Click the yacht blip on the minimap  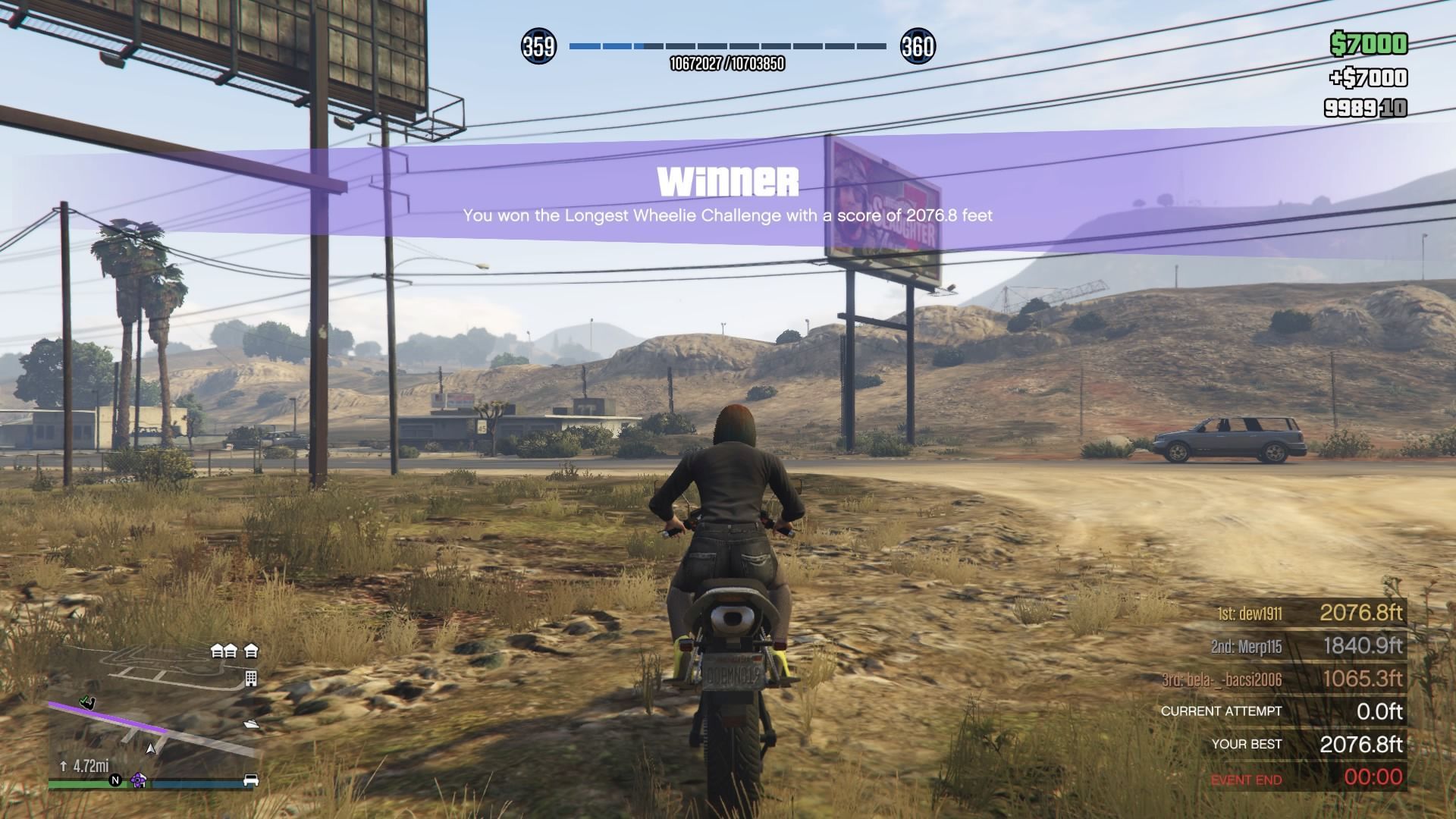click(x=251, y=724)
